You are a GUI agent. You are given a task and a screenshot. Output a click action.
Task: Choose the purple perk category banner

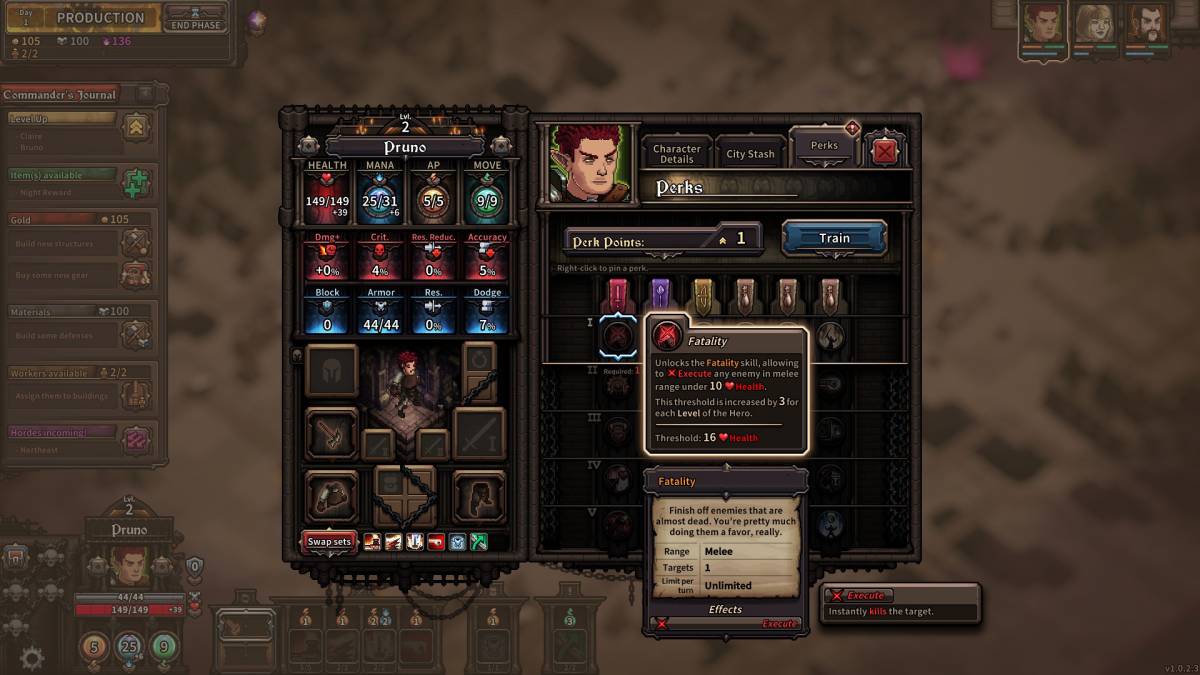tap(659, 294)
